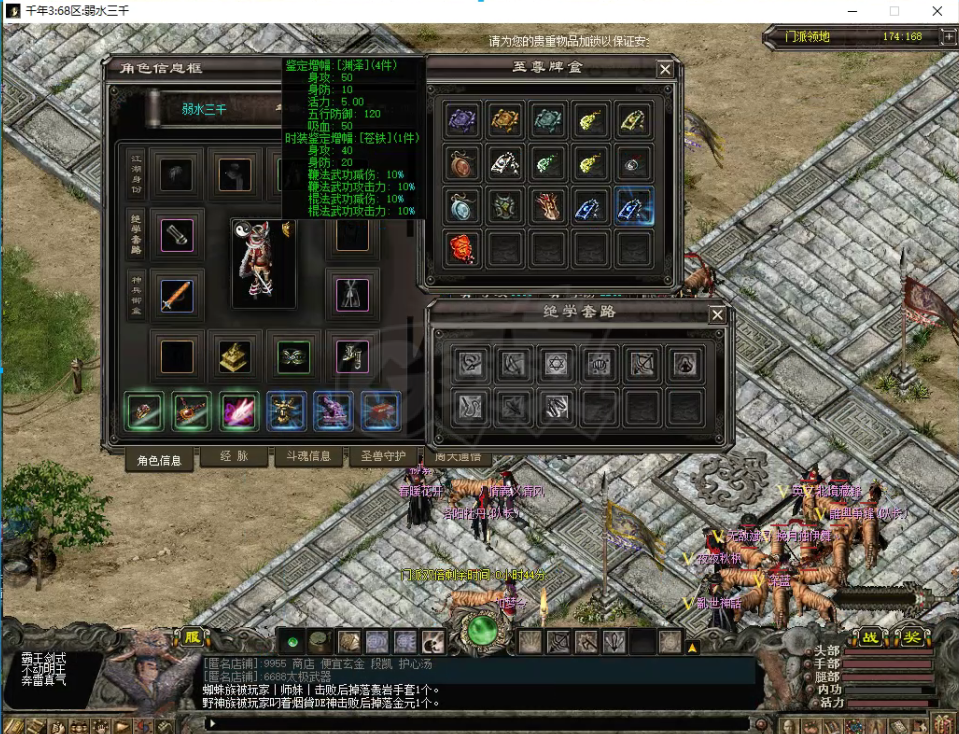Click the chat input field

[x=480, y=723]
